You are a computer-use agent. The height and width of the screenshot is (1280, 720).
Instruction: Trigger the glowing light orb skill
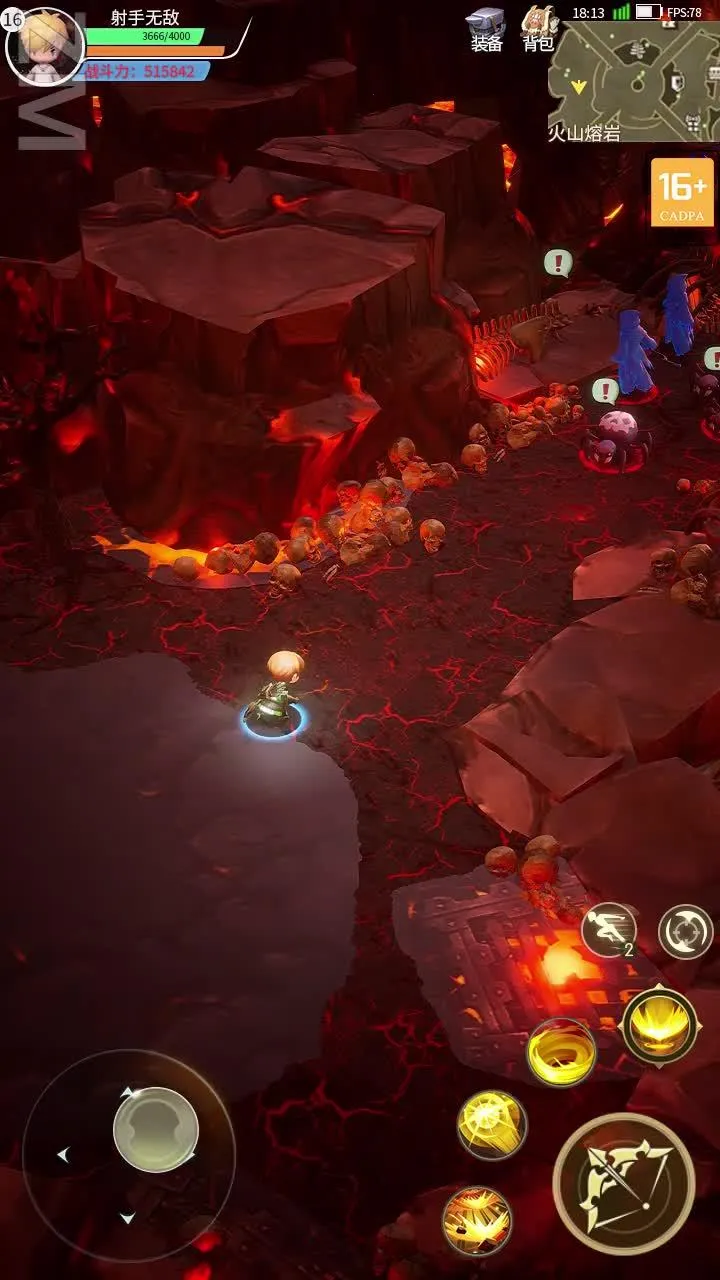coord(492,1125)
